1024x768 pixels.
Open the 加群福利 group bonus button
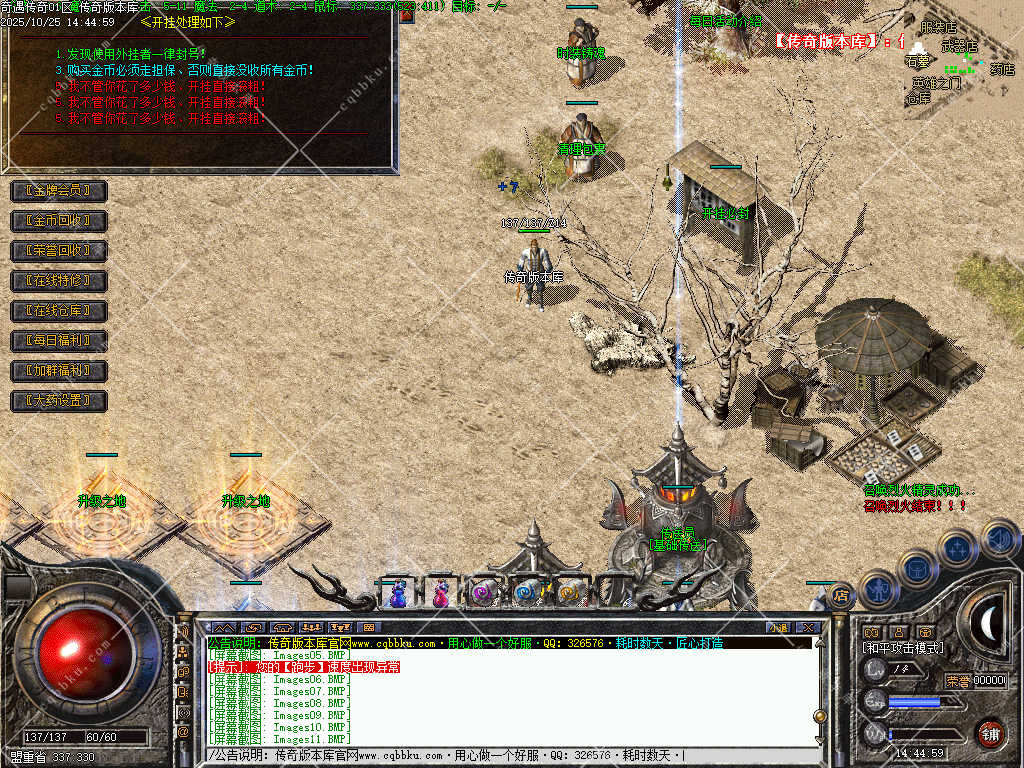tap(58, 371)
